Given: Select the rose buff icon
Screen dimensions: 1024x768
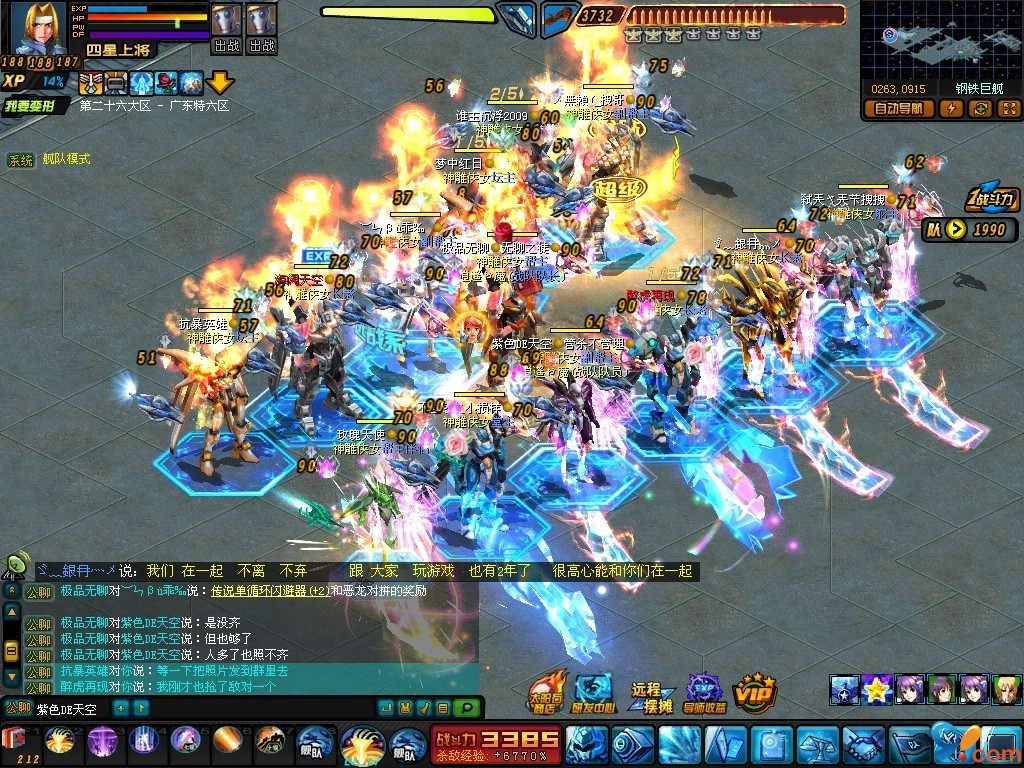Looking at the screenshot, I should coord(167,82).
